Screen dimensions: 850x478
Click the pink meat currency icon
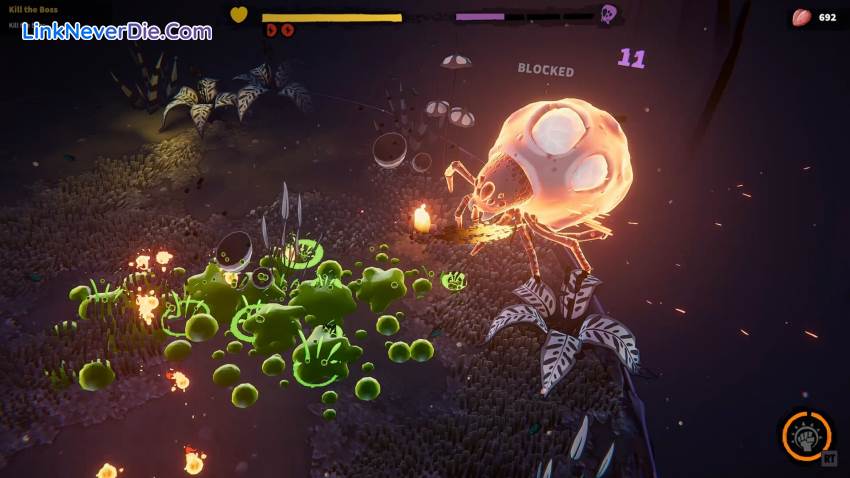click(800, 17)
